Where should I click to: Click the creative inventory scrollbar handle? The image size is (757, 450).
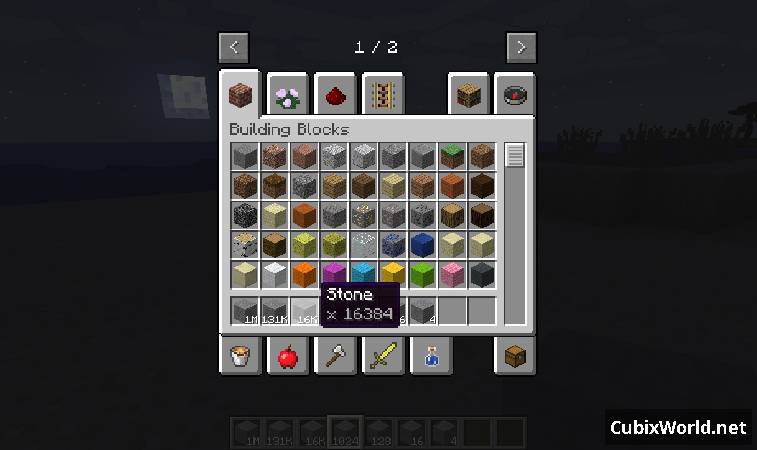point(515,156)
